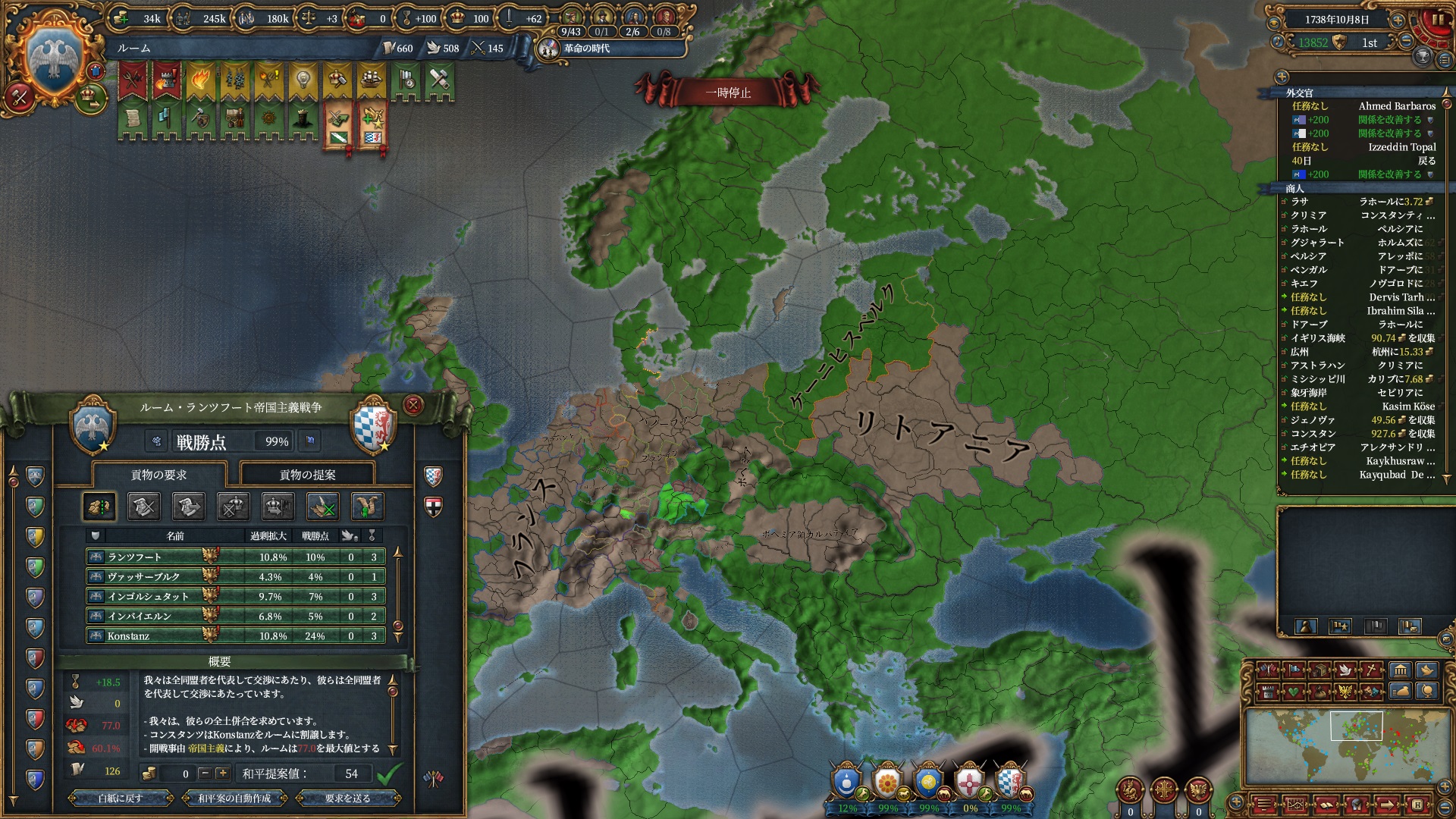Screen dimensions: 1456x819
Task: Close the peace negotiation window
Action: tap(413, 405)
